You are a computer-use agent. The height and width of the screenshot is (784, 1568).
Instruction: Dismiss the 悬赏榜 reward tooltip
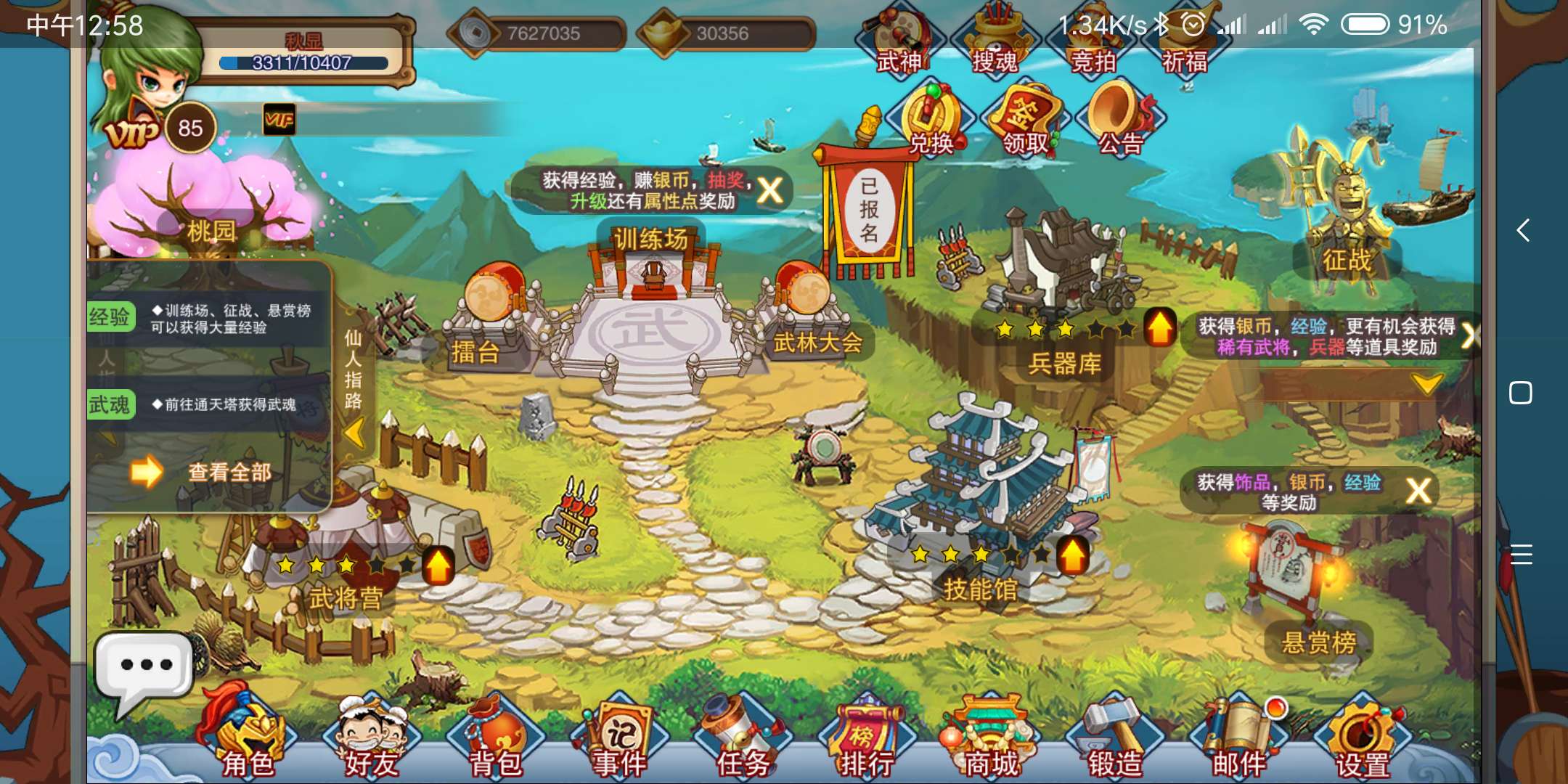coord(1418,491)
